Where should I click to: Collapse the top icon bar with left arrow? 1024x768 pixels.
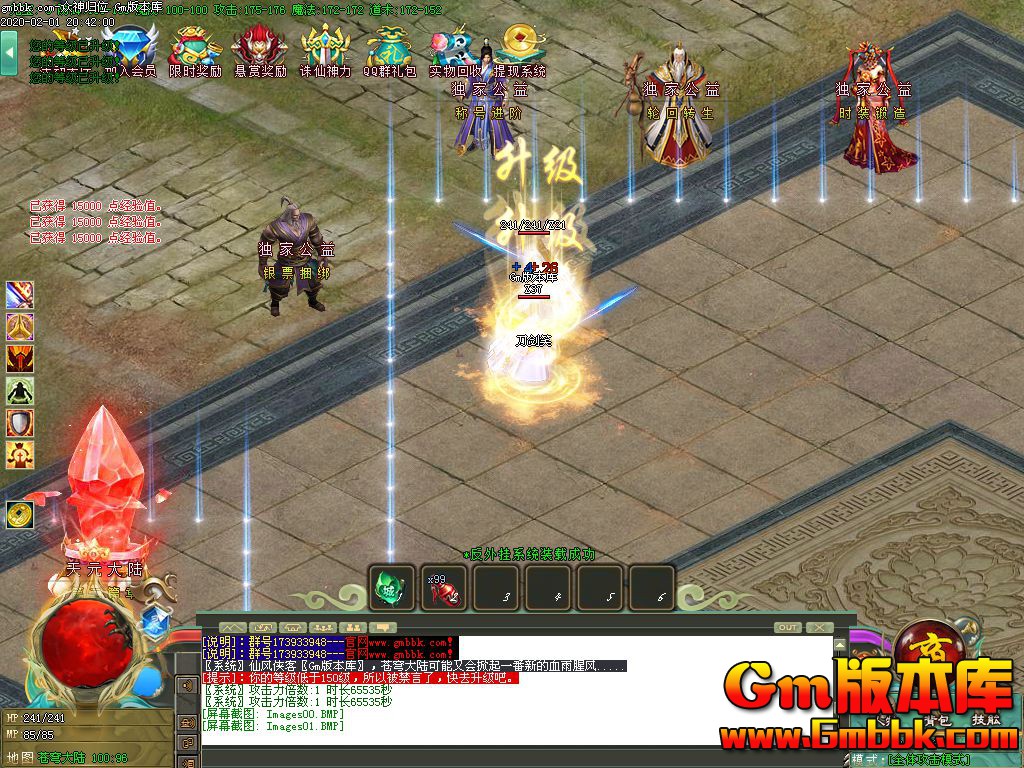pyautogui.click(x=9, y=52)
